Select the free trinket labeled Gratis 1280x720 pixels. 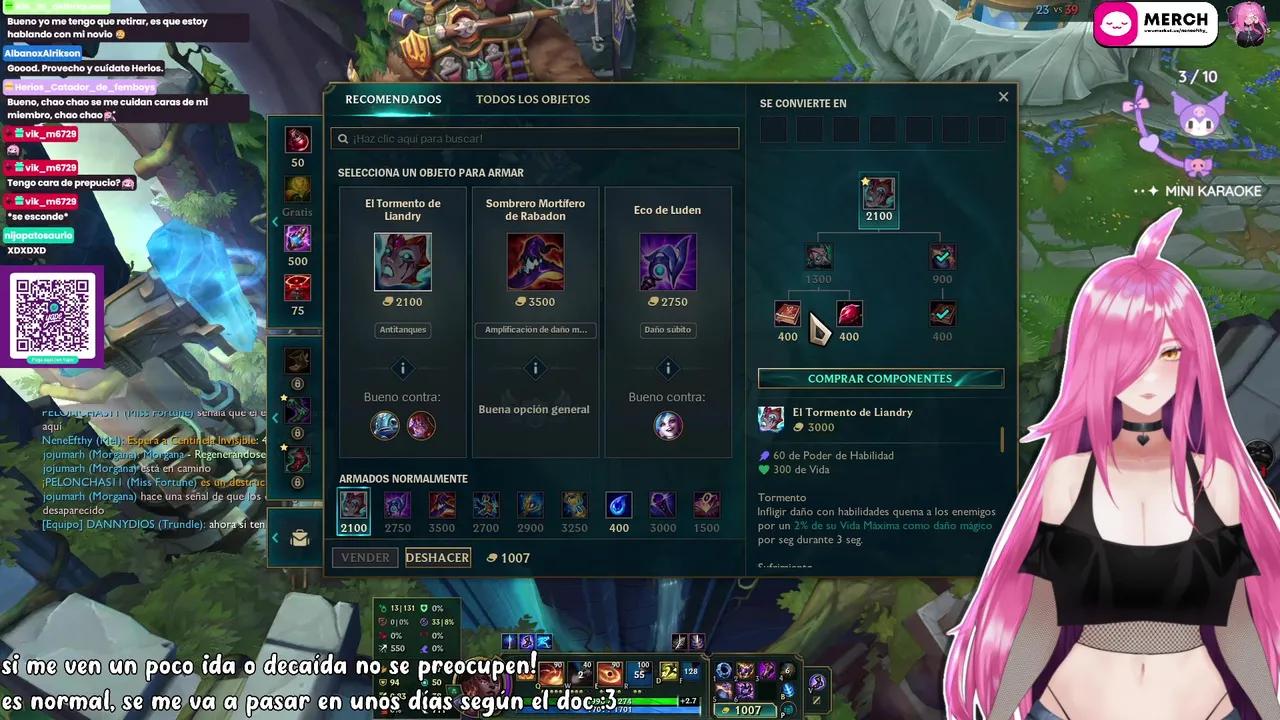[x=297, y=188]
